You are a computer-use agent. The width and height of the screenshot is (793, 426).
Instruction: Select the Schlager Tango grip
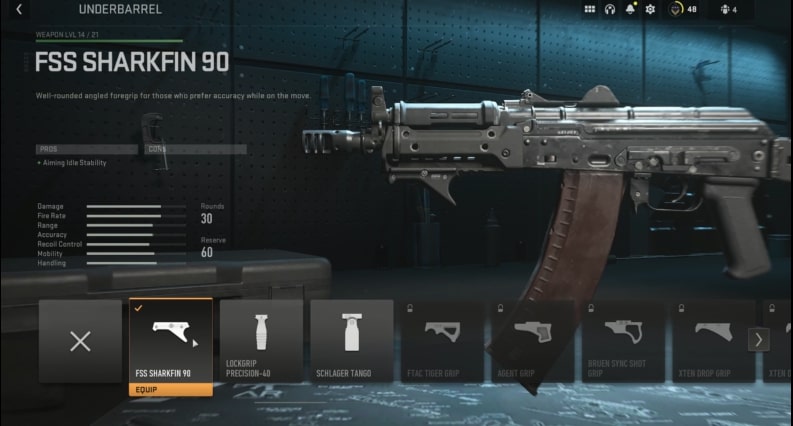point(351,340)
